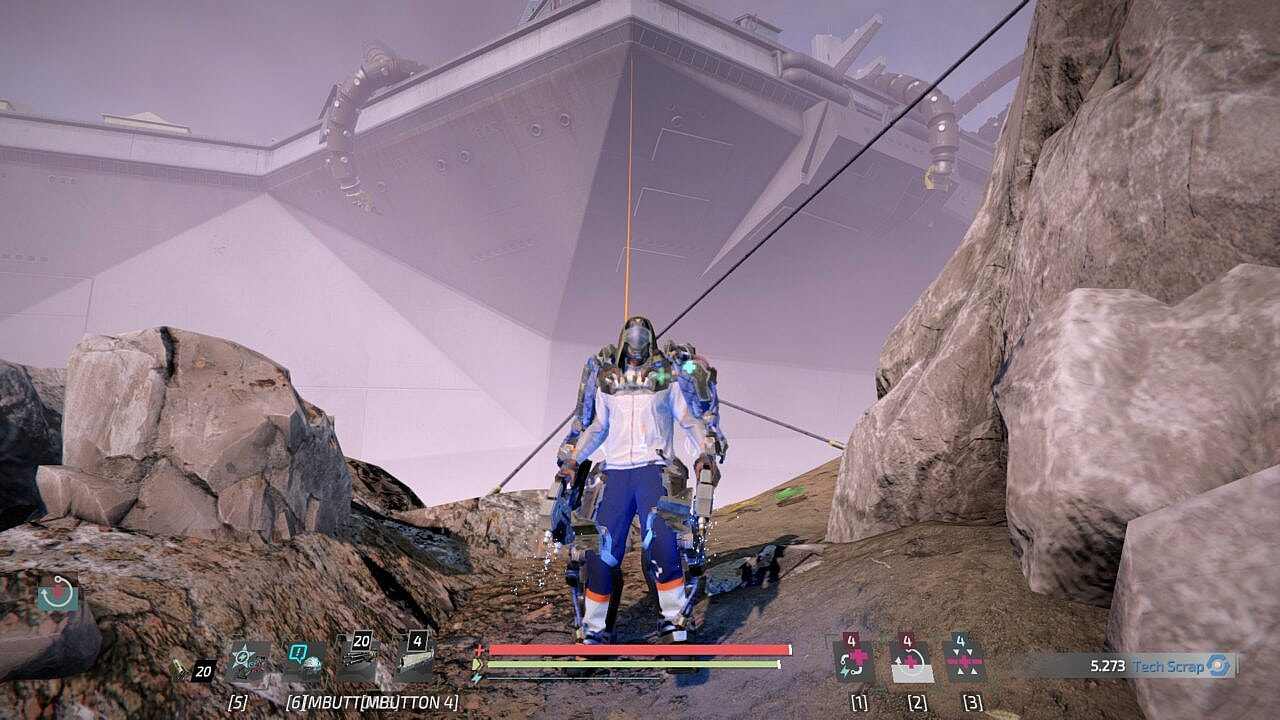Viewport: 1280px width, 720px height.
Task: Select the small green ammo item icon
Action: click(x=178, y=671)
